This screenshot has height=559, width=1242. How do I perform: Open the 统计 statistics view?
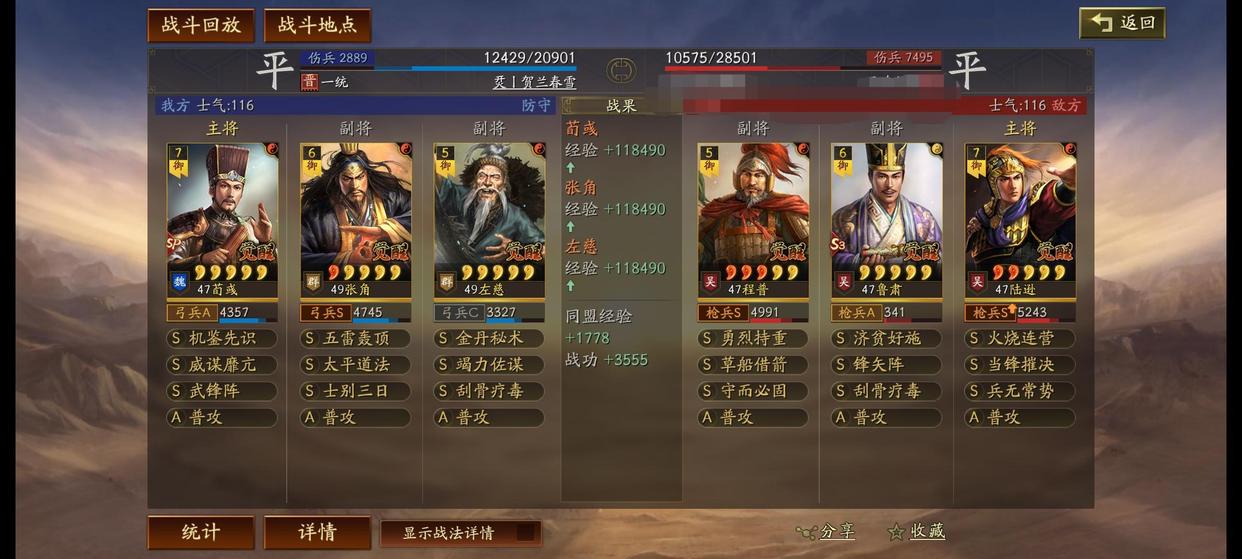tap(201, 532)
